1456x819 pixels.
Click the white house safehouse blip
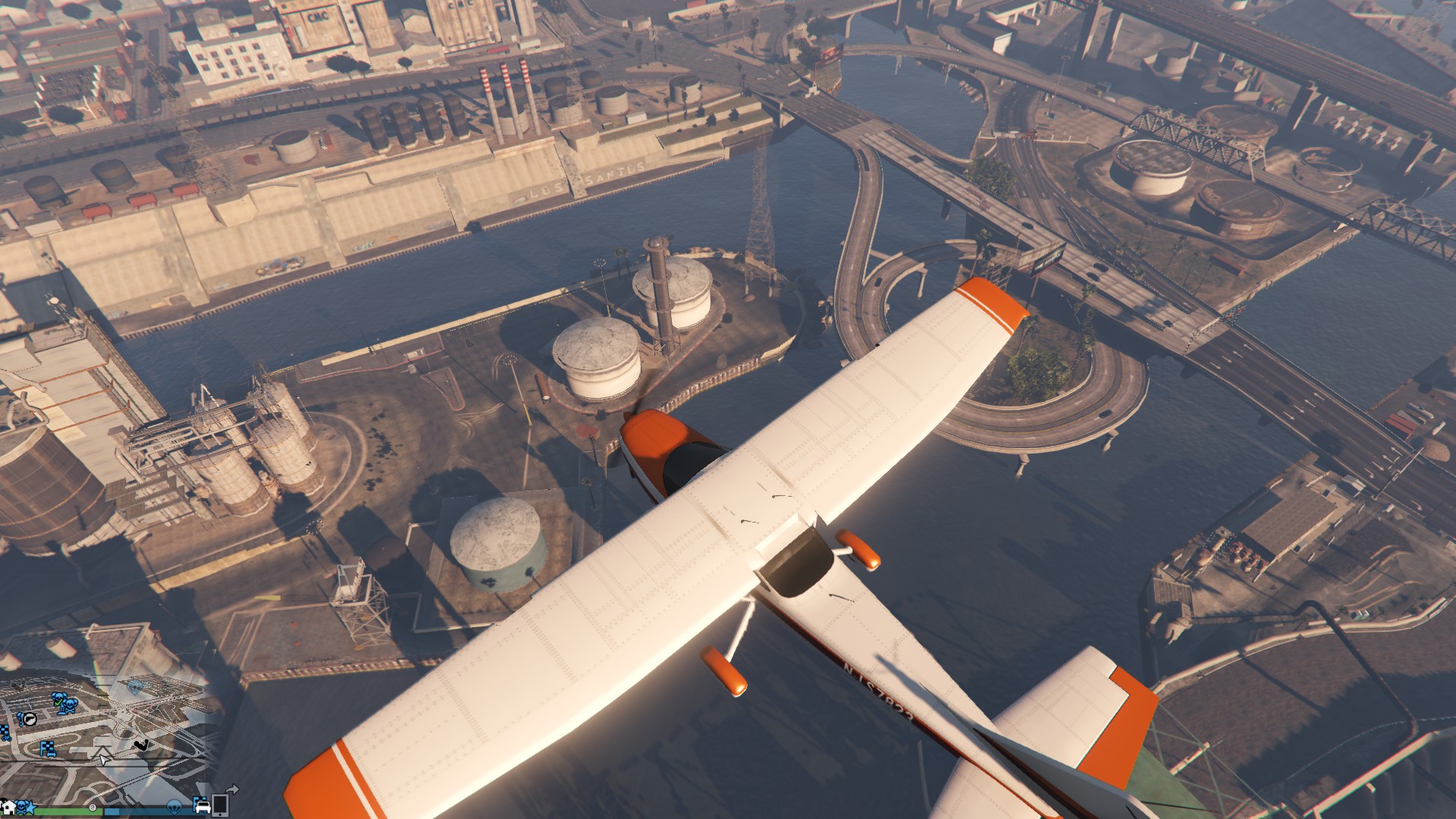pyautogui.click(x=9, y=808)
